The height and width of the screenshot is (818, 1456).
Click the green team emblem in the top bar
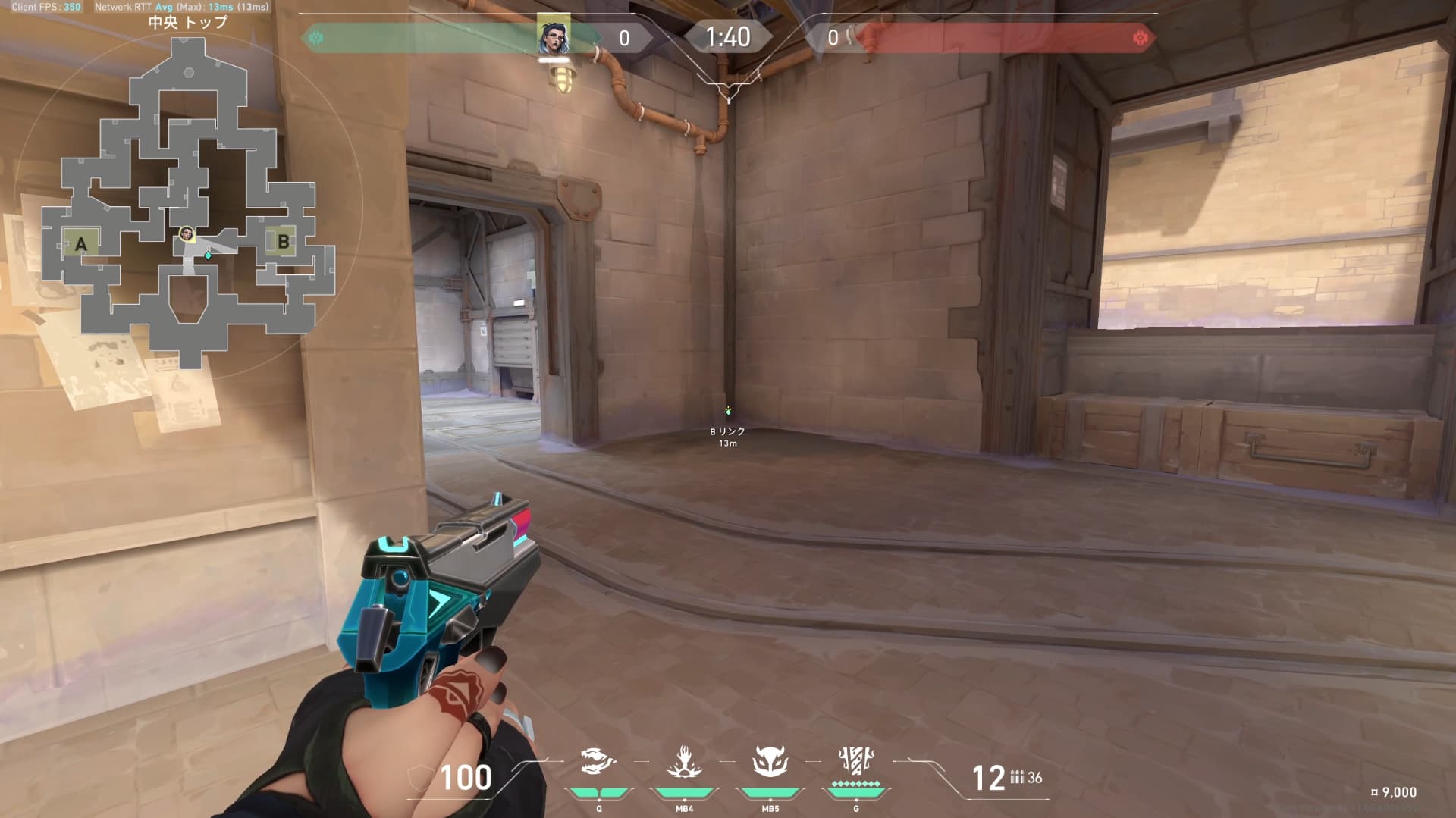[316, 37]
